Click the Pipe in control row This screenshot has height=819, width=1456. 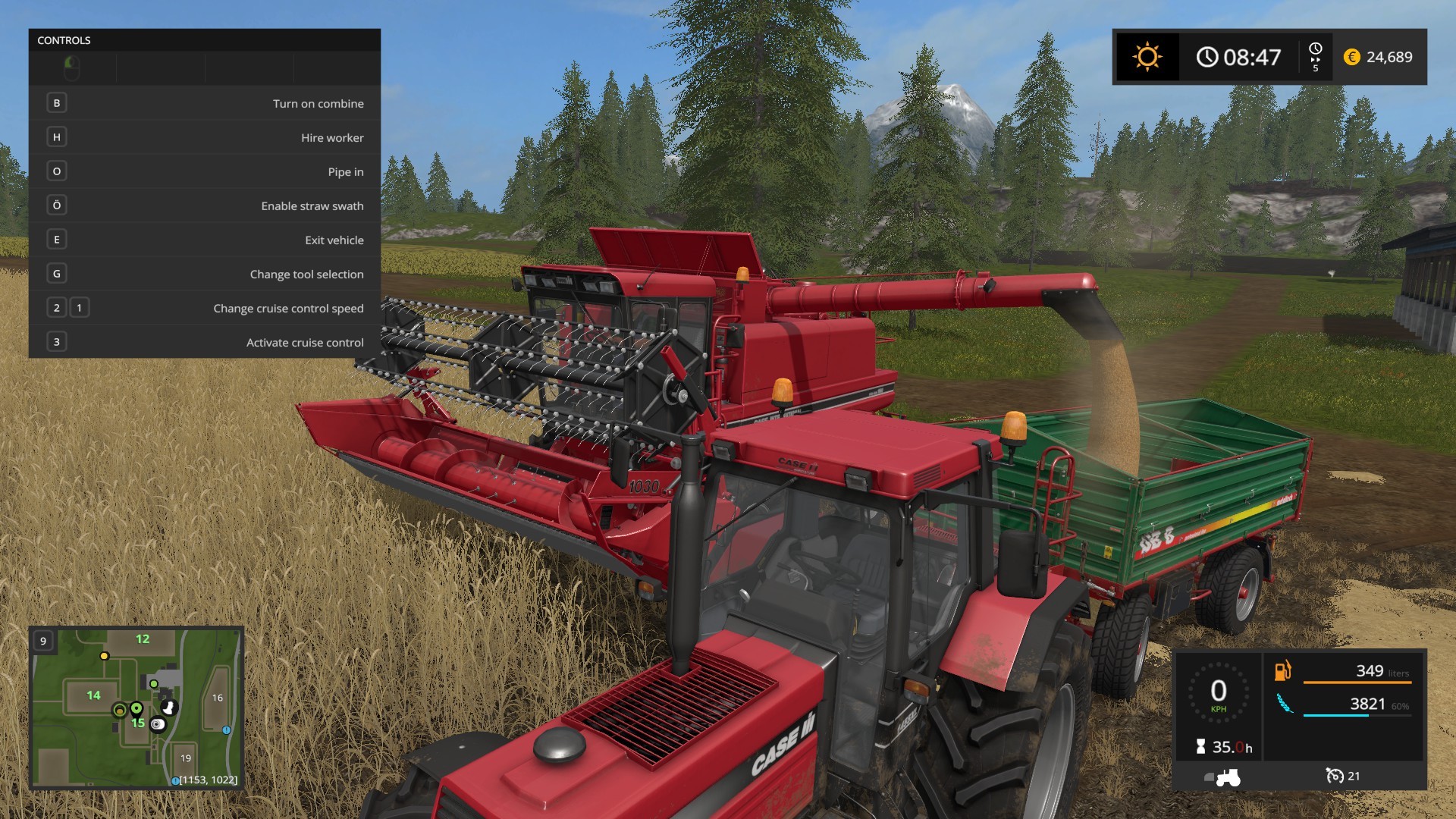point(205,171)
